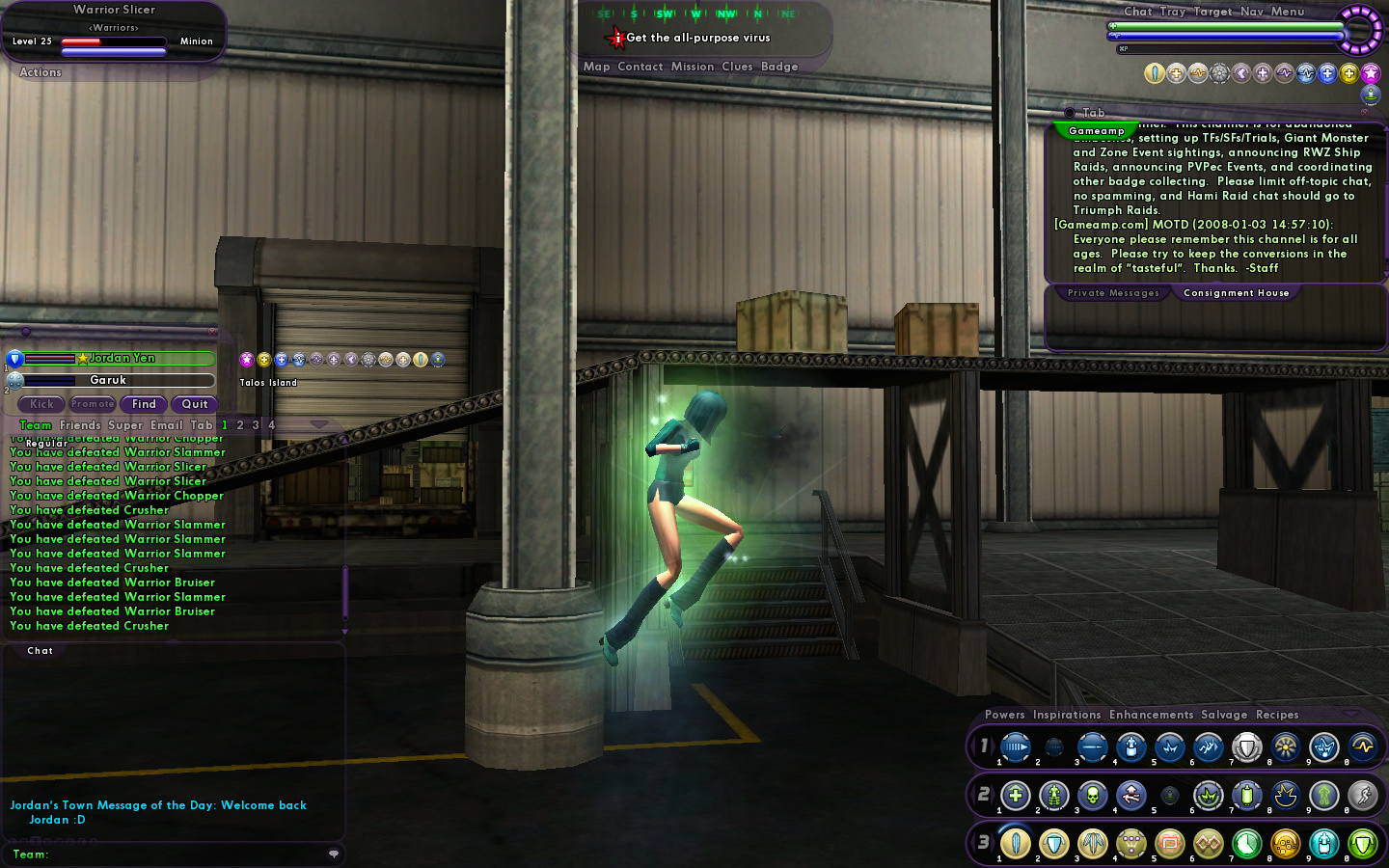Show the Badge window
Image resolution: width=1389 pixels, height=868 pixels.
(x=779, y=67)
